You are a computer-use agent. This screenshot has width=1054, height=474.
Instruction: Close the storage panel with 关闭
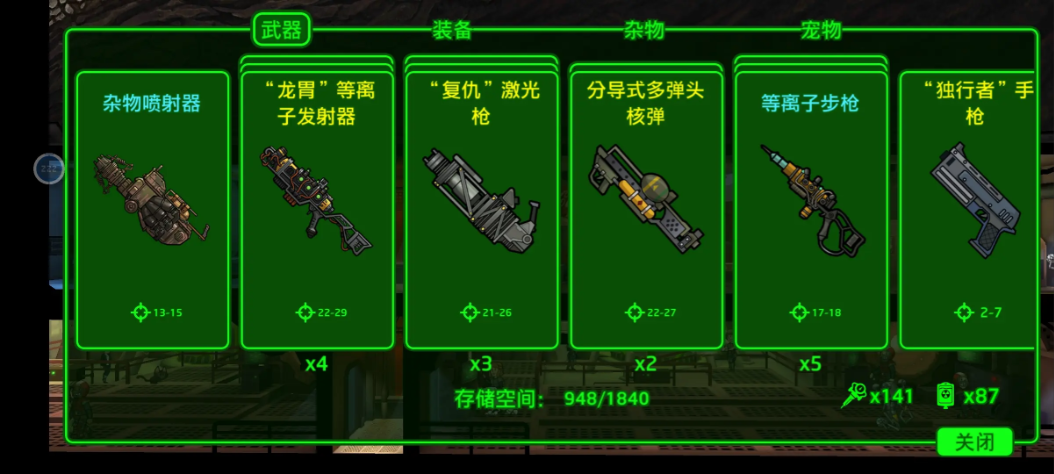point(975,442)
